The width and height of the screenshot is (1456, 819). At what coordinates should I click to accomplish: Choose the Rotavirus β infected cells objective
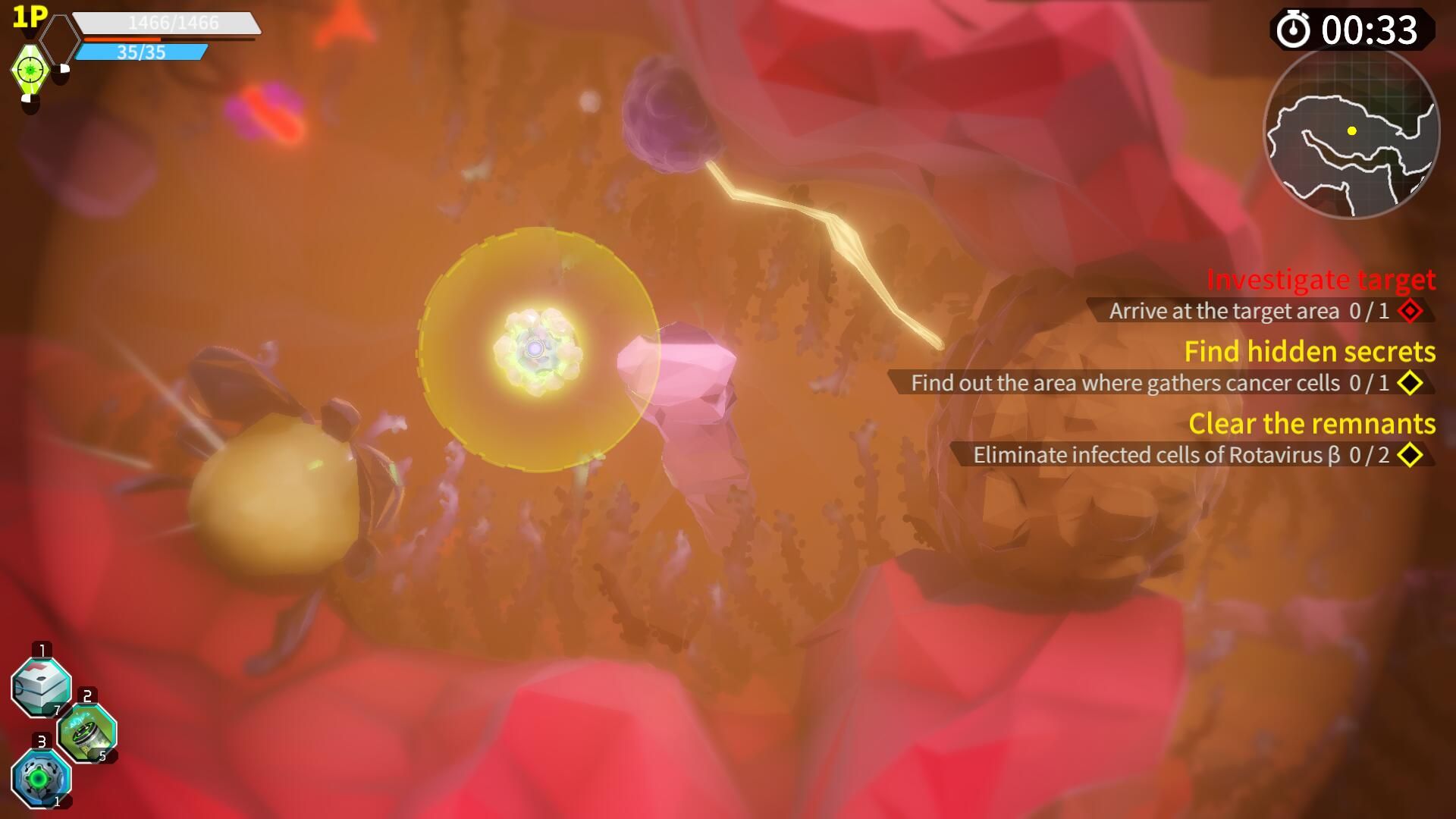[x=1180, y=455]
